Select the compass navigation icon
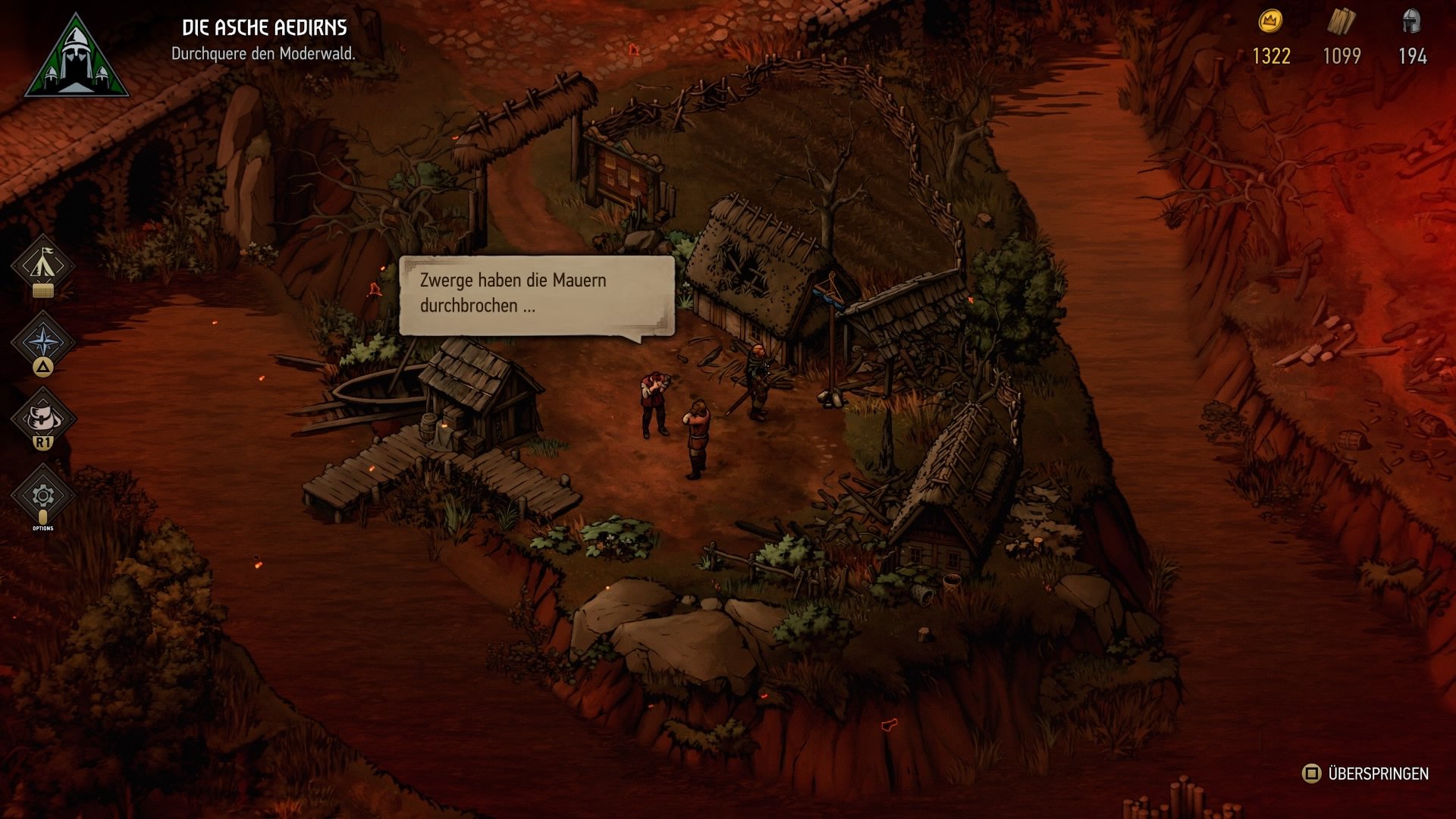 click(43, 341)
